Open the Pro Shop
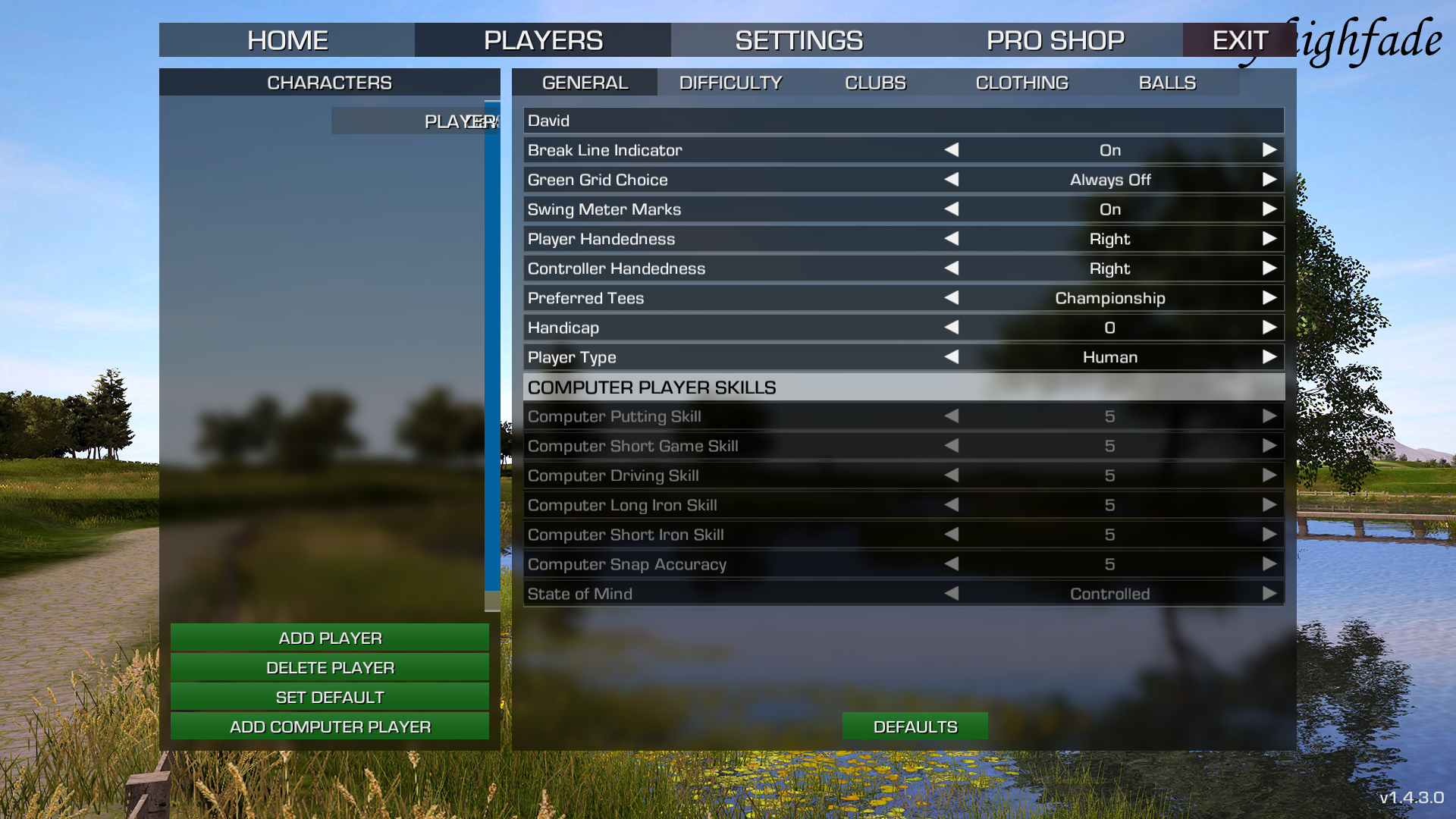The height and width of the screenshot is (819, 1456). click(1055, 40)
